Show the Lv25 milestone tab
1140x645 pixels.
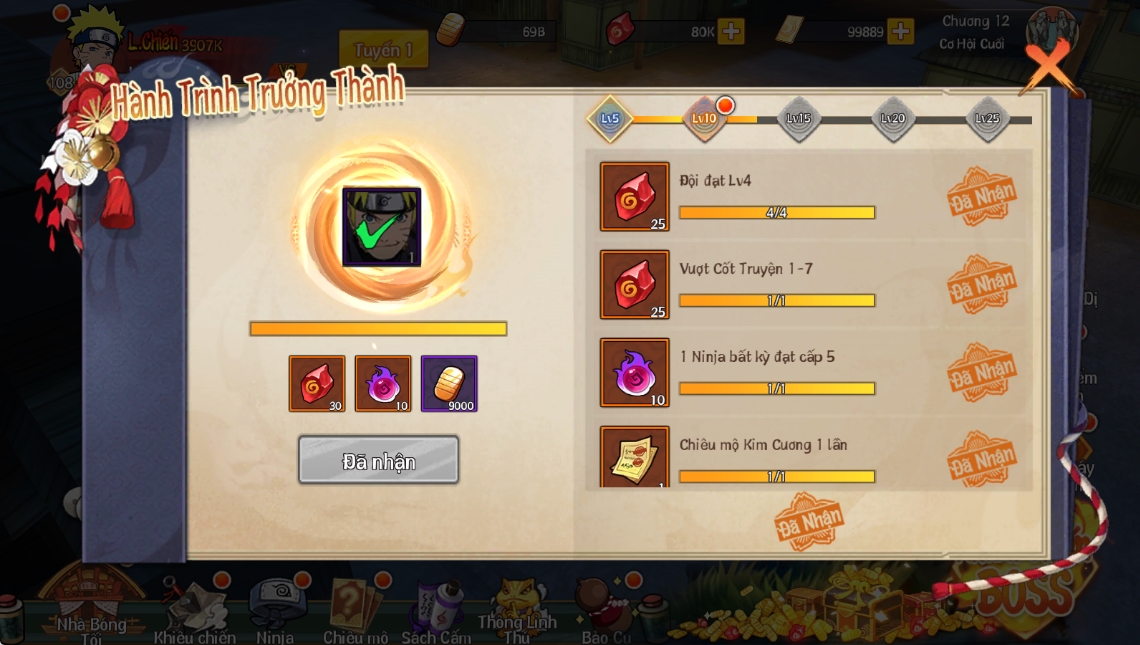[x=987, y=119]
